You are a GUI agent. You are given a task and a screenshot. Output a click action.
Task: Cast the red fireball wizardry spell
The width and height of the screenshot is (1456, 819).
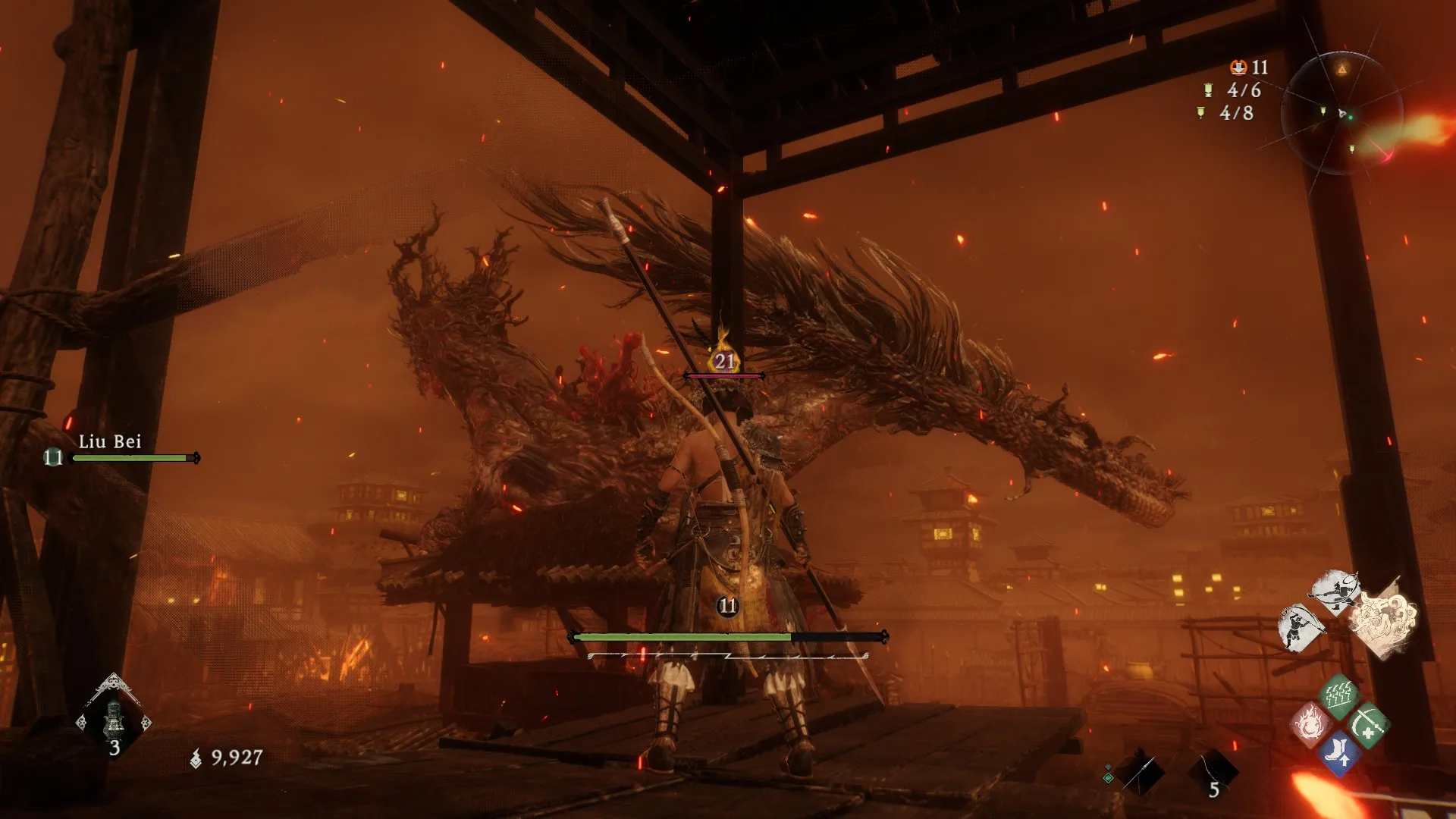coord(1310,725)
